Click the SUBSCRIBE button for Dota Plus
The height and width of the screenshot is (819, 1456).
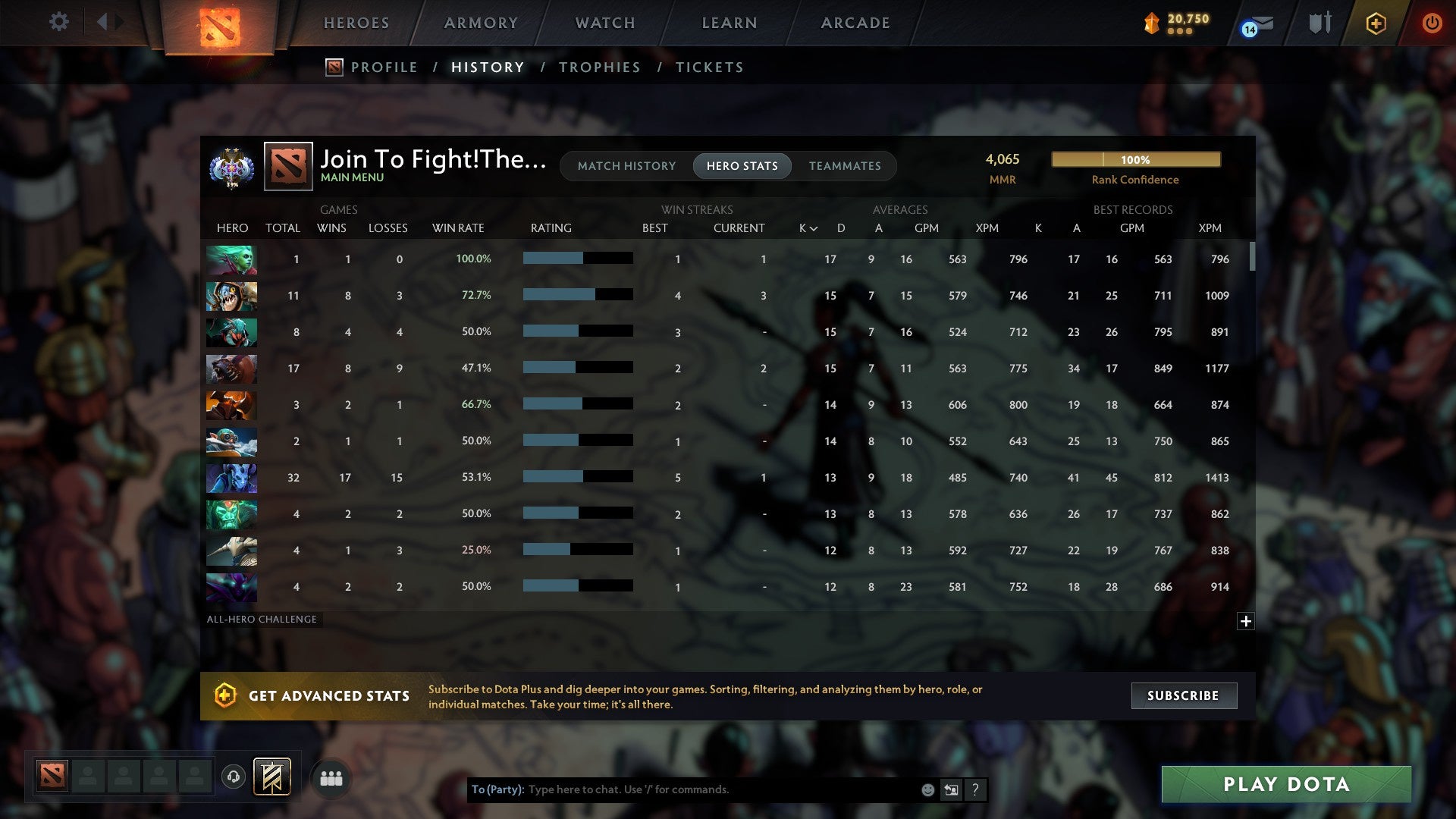coord(1183,695)
